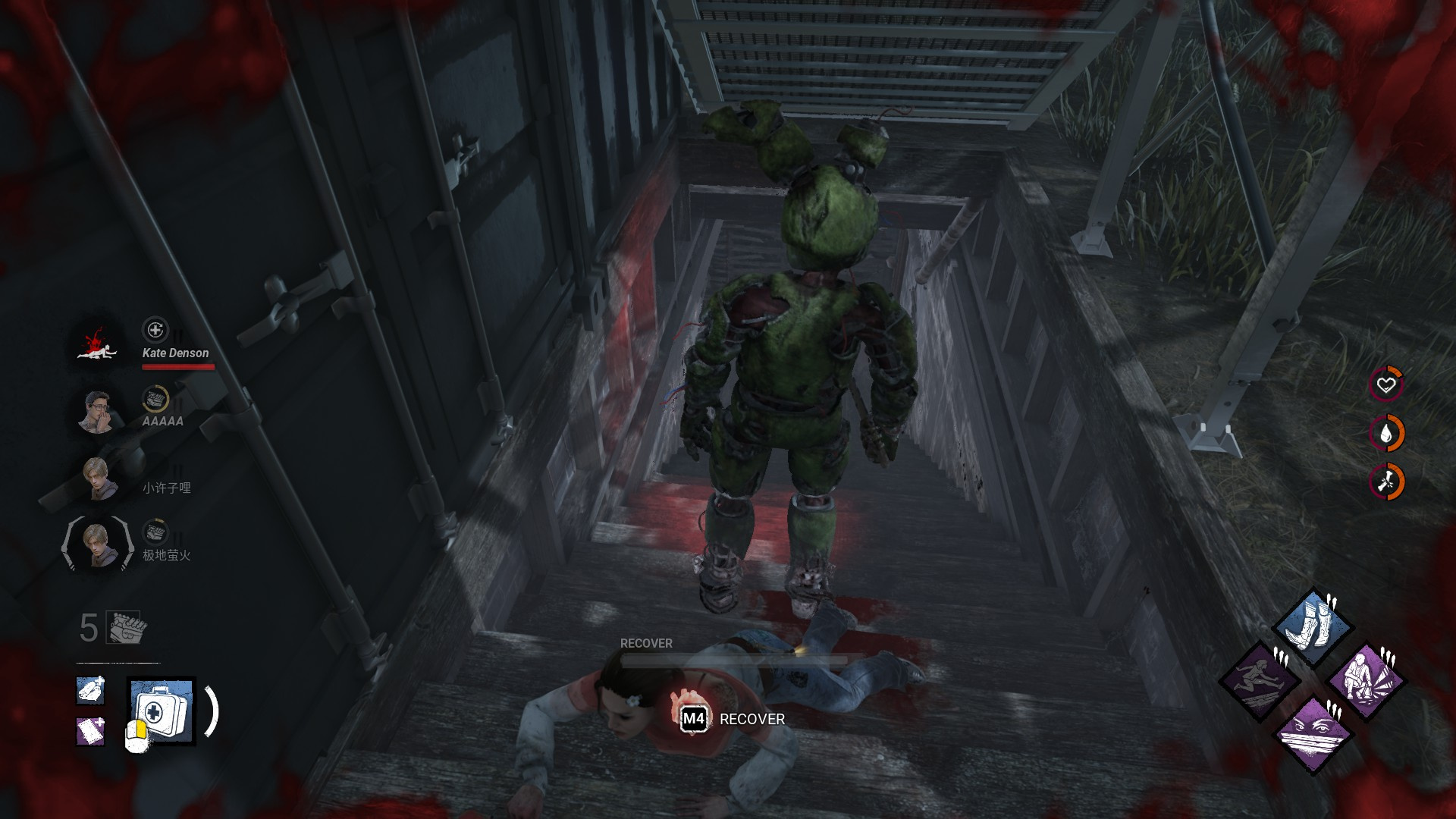Viewport: 1456px width, 819px height.
Task: Click the heart status effect icon
Action: click(x=1386, y=385)
